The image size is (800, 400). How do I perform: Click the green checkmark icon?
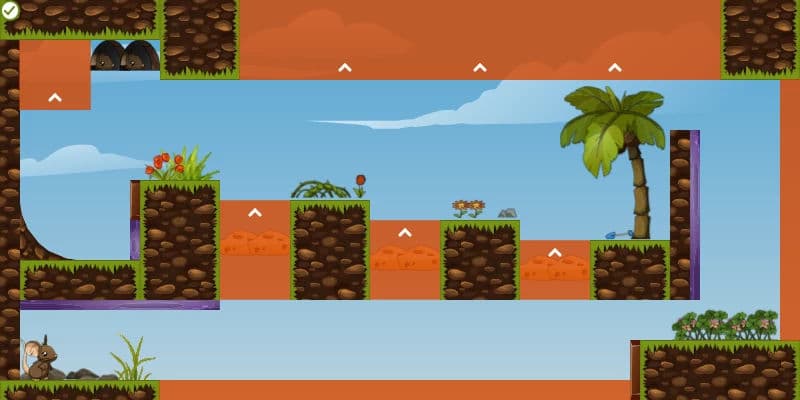[10, 10]
